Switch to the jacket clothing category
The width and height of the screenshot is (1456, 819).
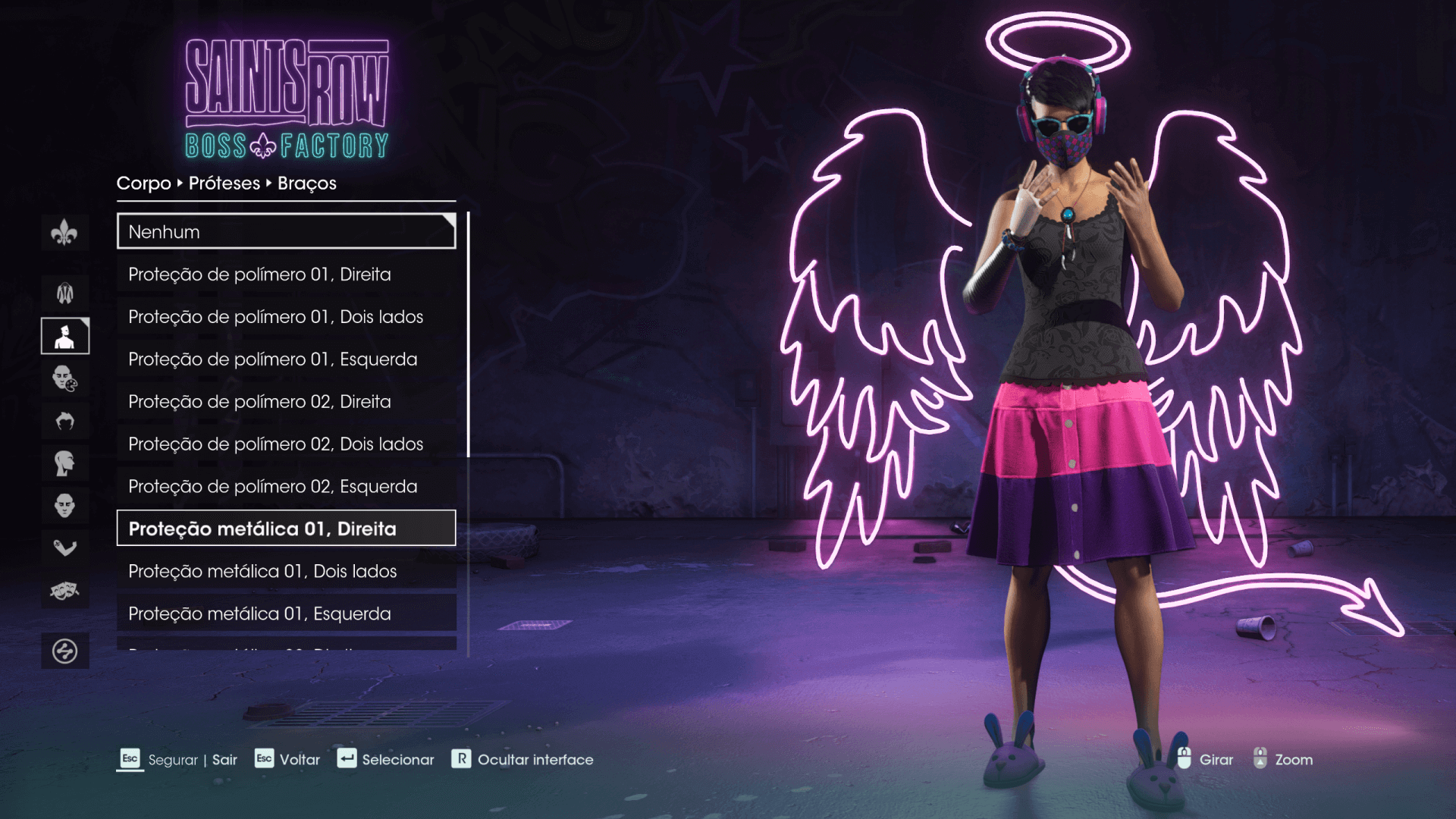coord(64,293)
